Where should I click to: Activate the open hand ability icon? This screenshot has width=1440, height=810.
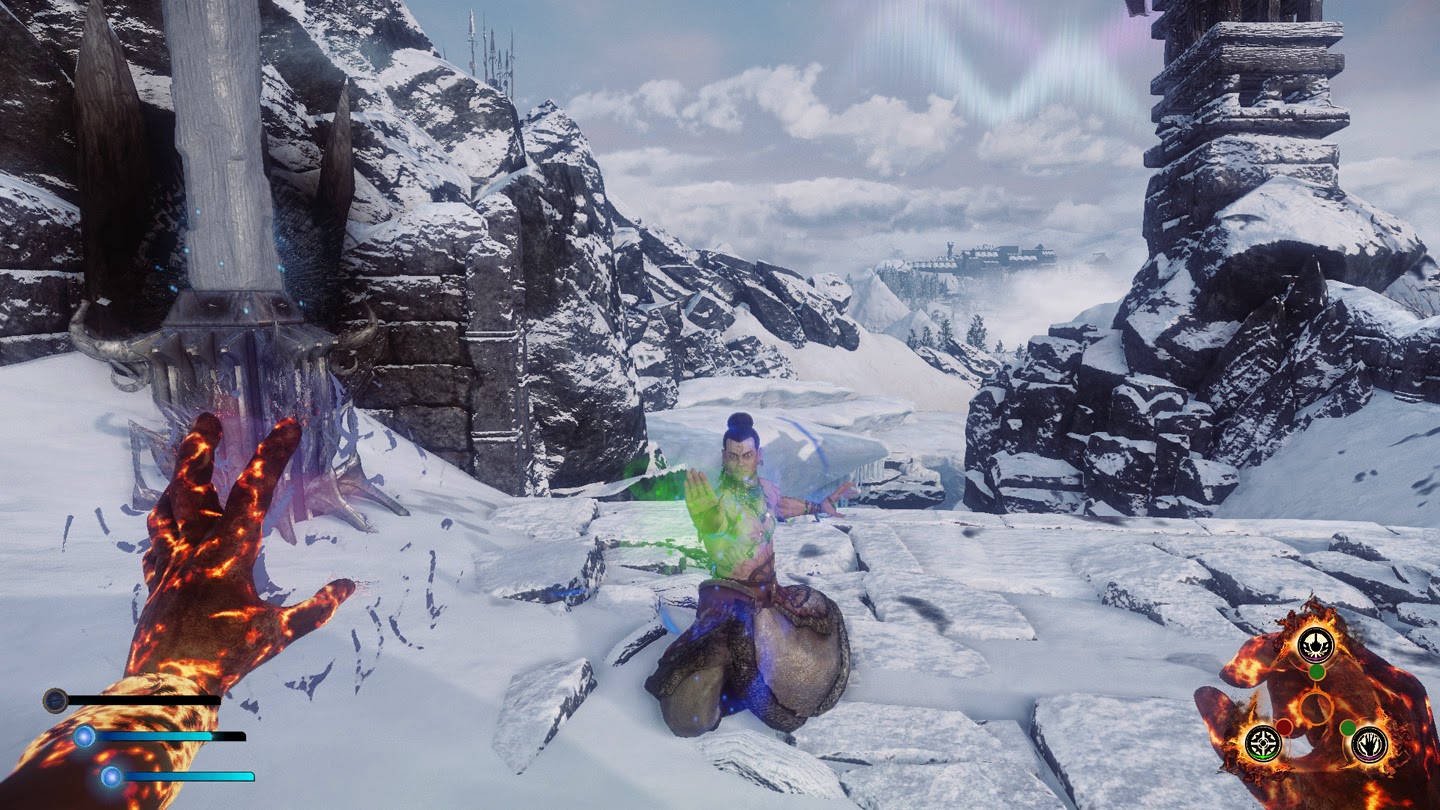[1369, 743]
